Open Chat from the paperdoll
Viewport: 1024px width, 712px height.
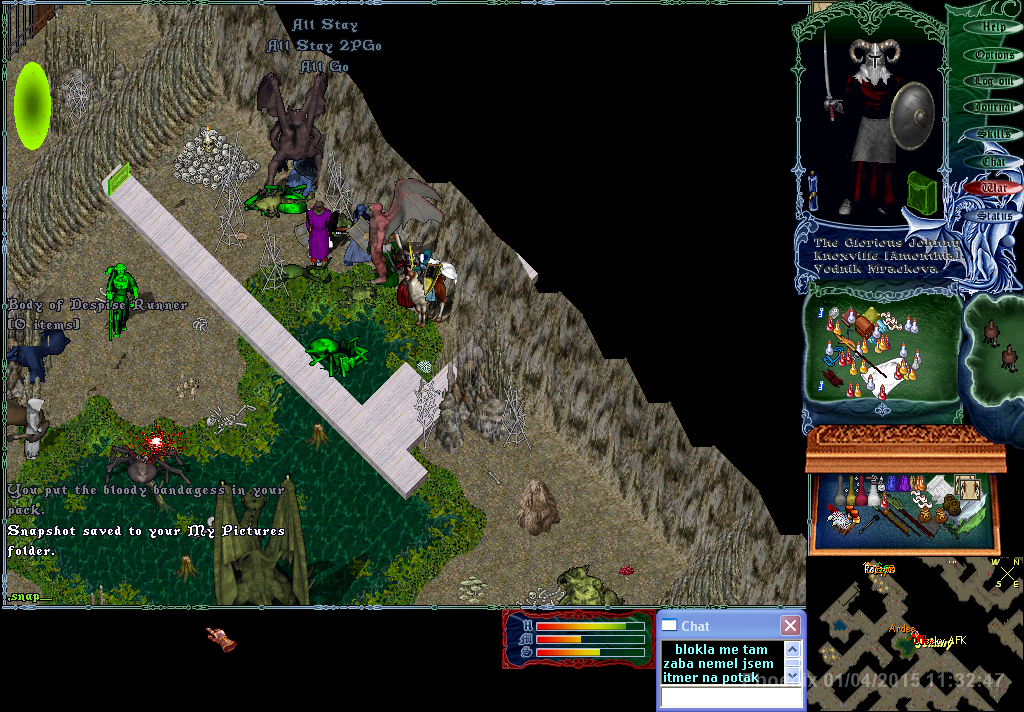[993, 161]
